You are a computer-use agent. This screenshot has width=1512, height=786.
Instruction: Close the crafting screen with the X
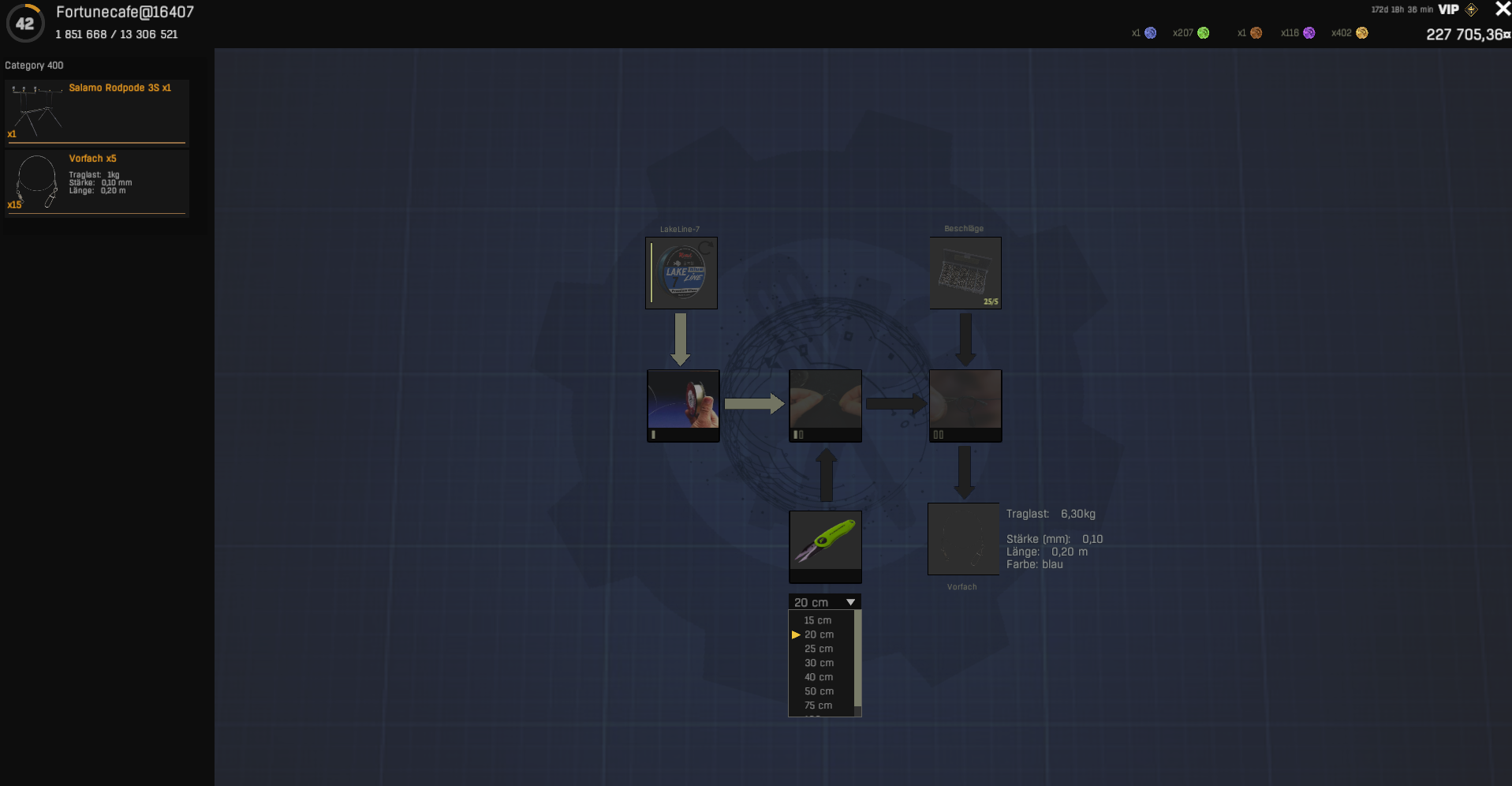tap(1502, 9)
